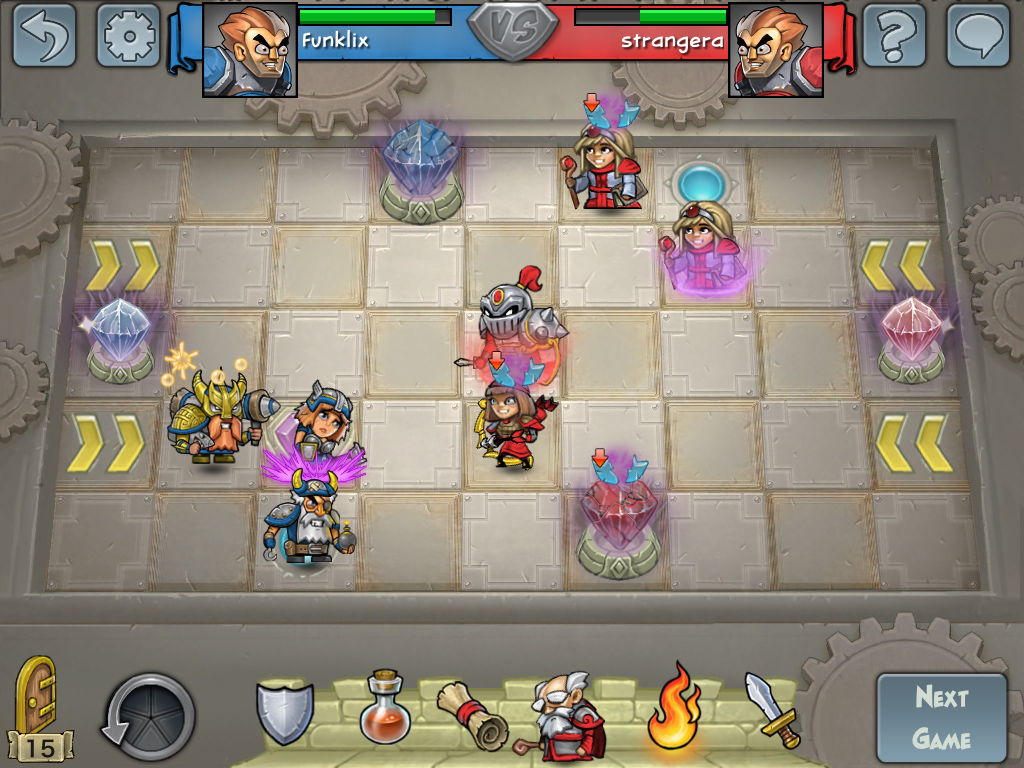Open the chat speech bubble
Screen dimensions: 1024x768
(x=978, y=36)
